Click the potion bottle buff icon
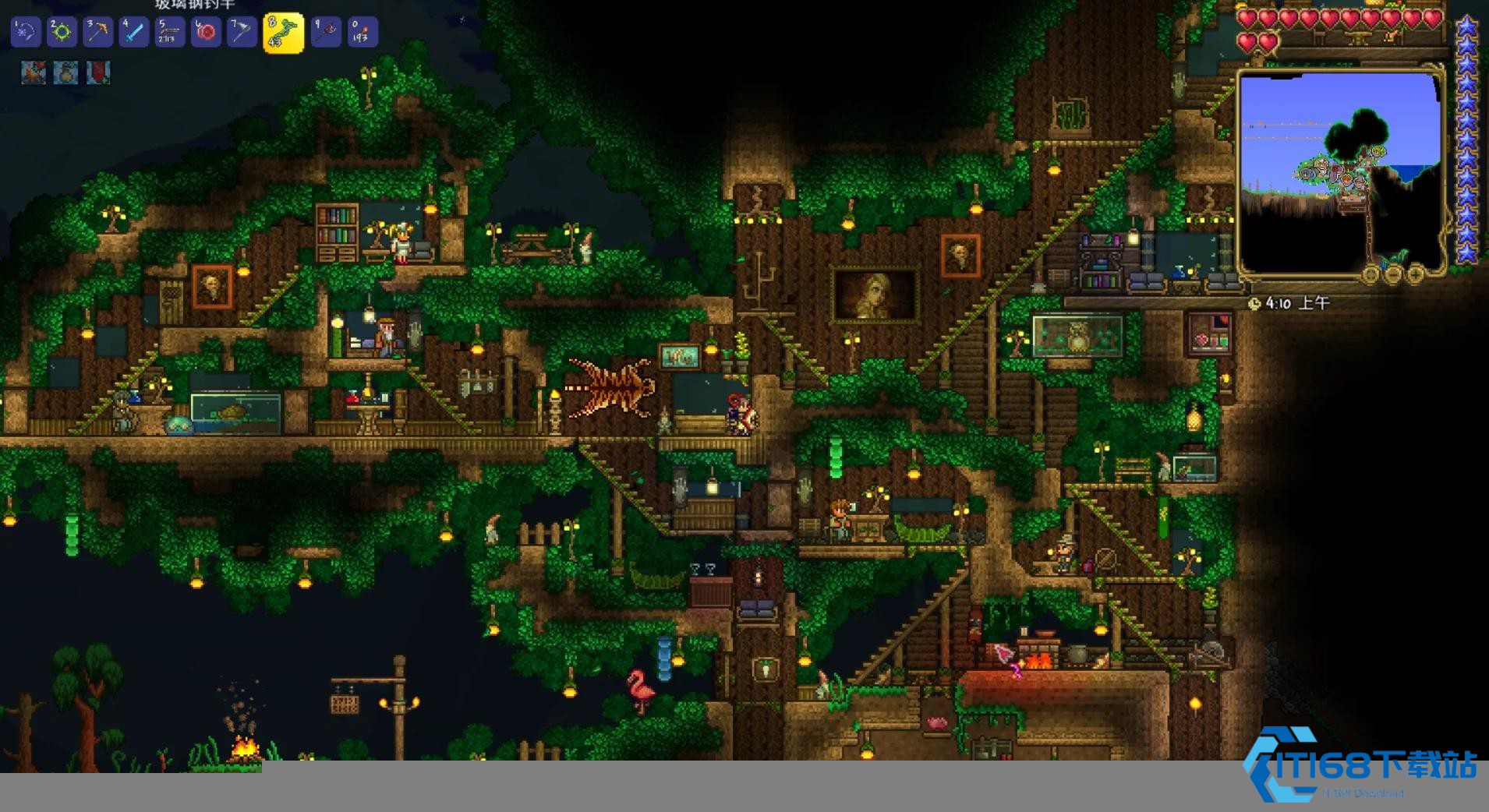The height and width of the screenshot is (812, 1489). point(65,73)
